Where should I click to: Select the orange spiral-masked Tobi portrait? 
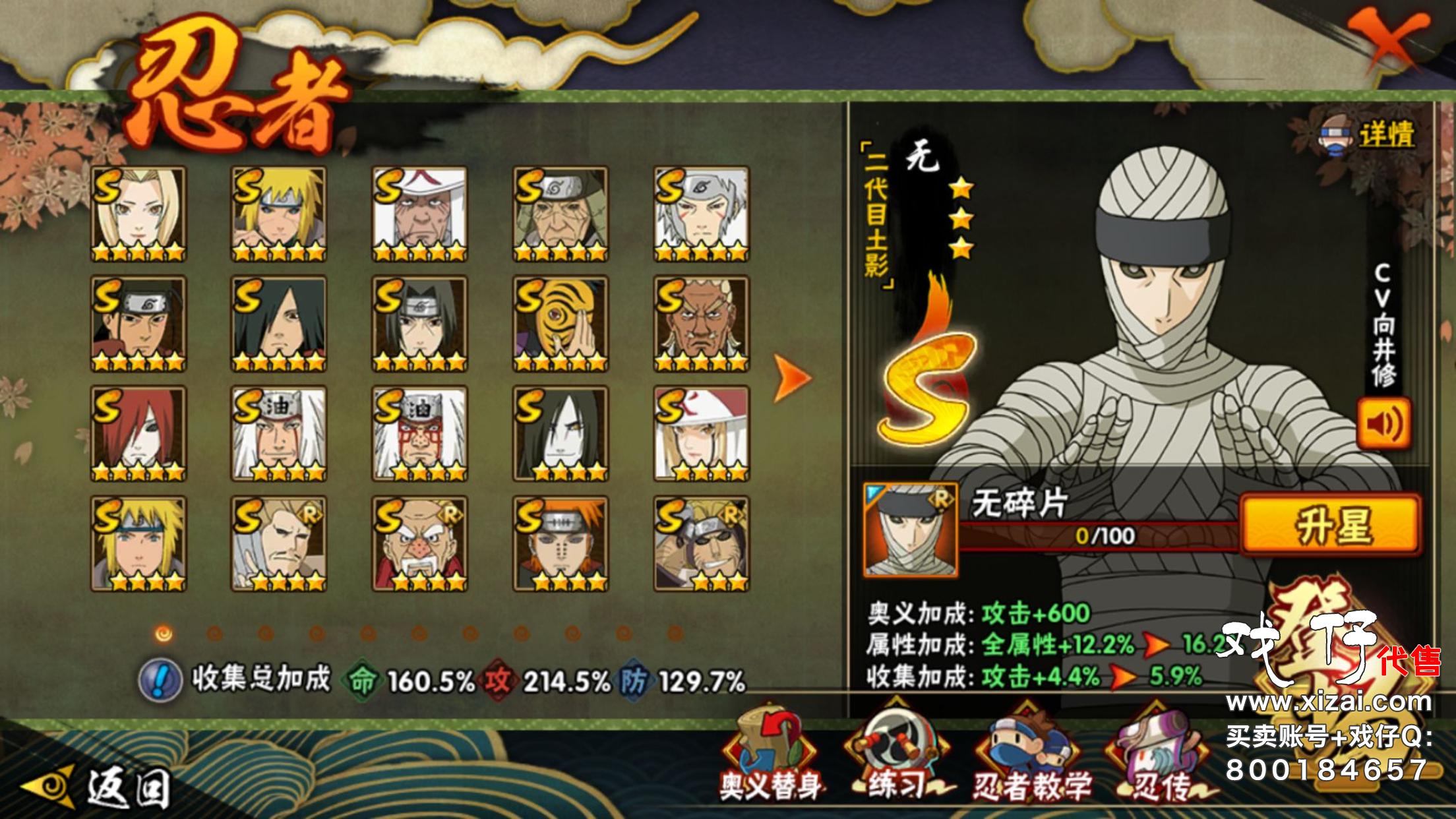pos(561,324)
